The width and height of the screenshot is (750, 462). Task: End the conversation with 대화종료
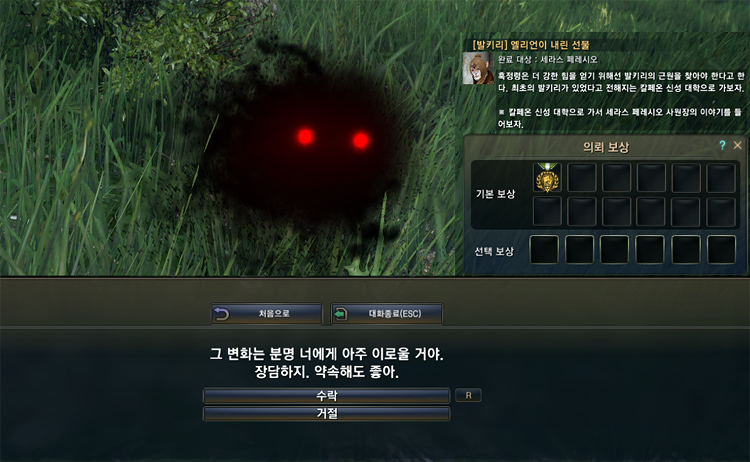(386, 314)
